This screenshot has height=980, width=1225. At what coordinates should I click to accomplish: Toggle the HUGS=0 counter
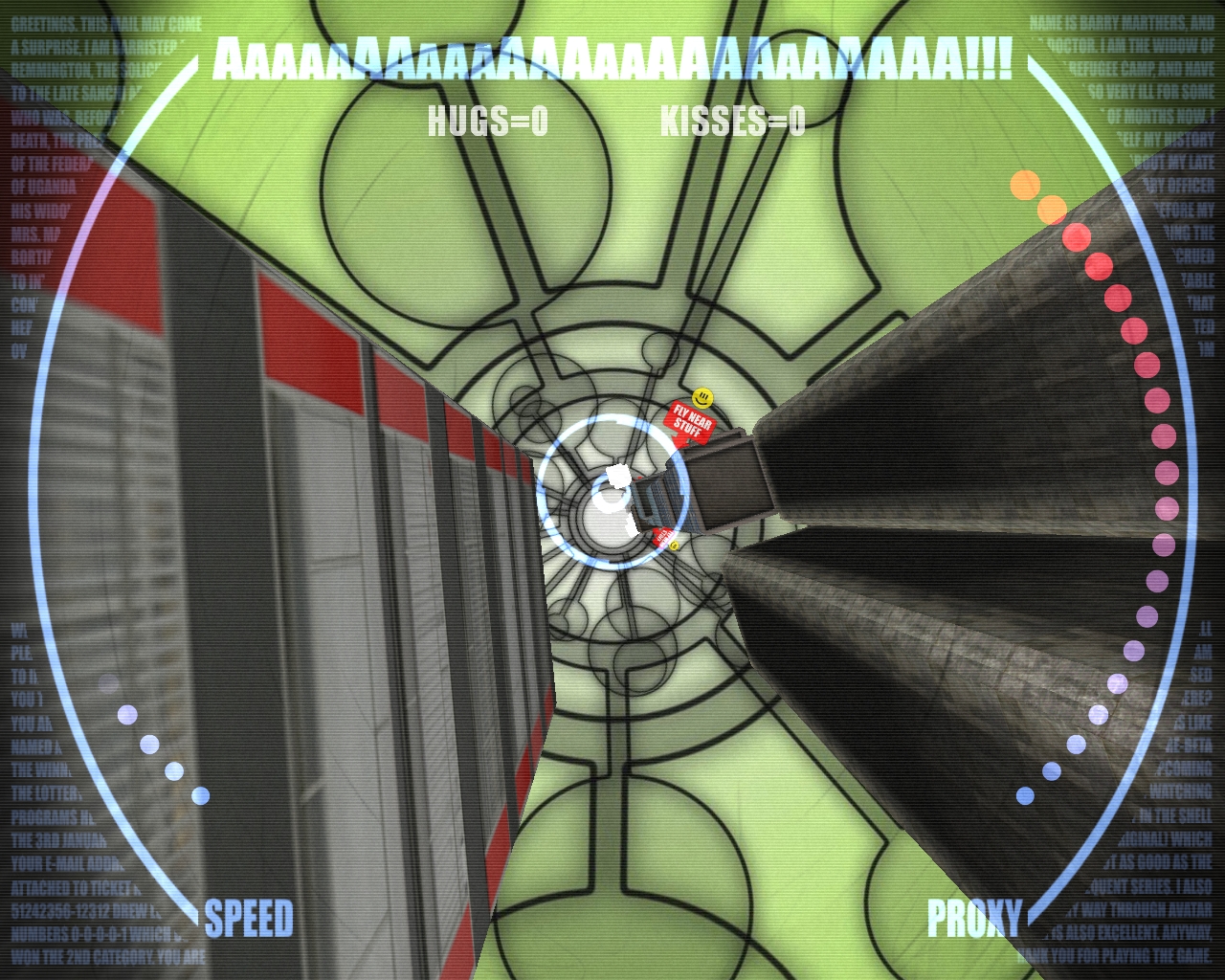486,120
